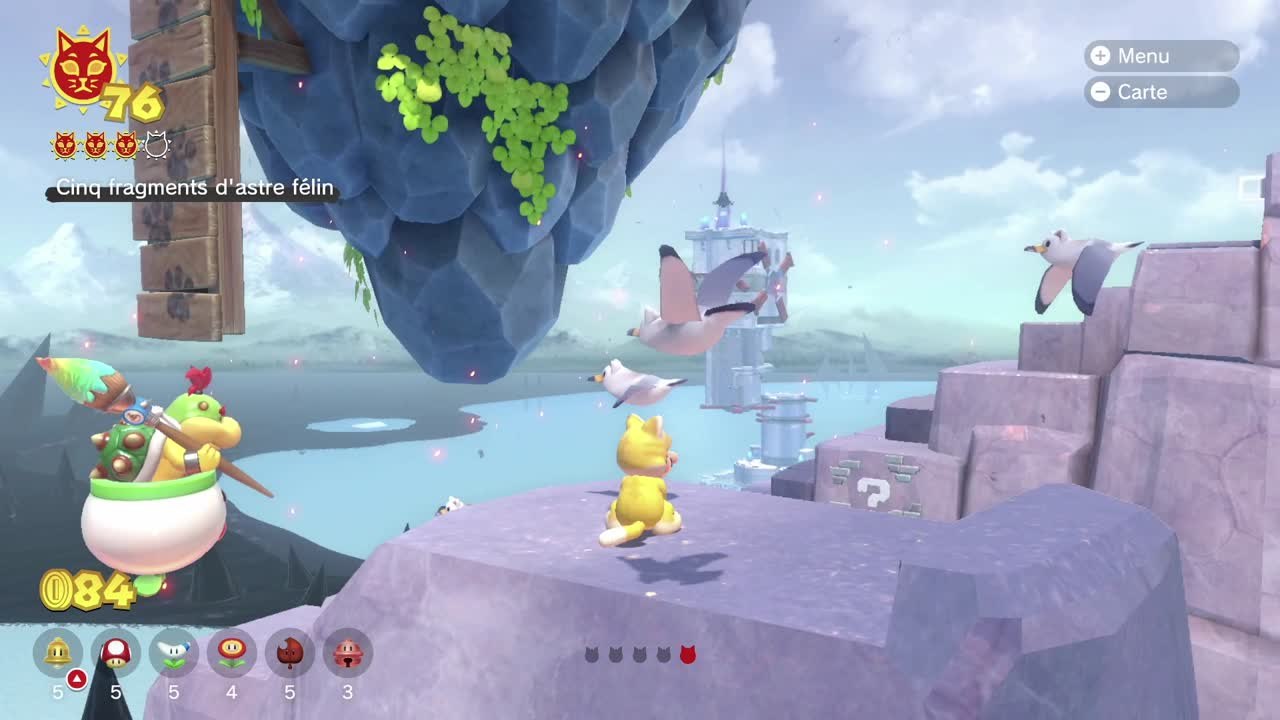Select the golden Super Bell item
1280x720 pixels.
(58, 653)
